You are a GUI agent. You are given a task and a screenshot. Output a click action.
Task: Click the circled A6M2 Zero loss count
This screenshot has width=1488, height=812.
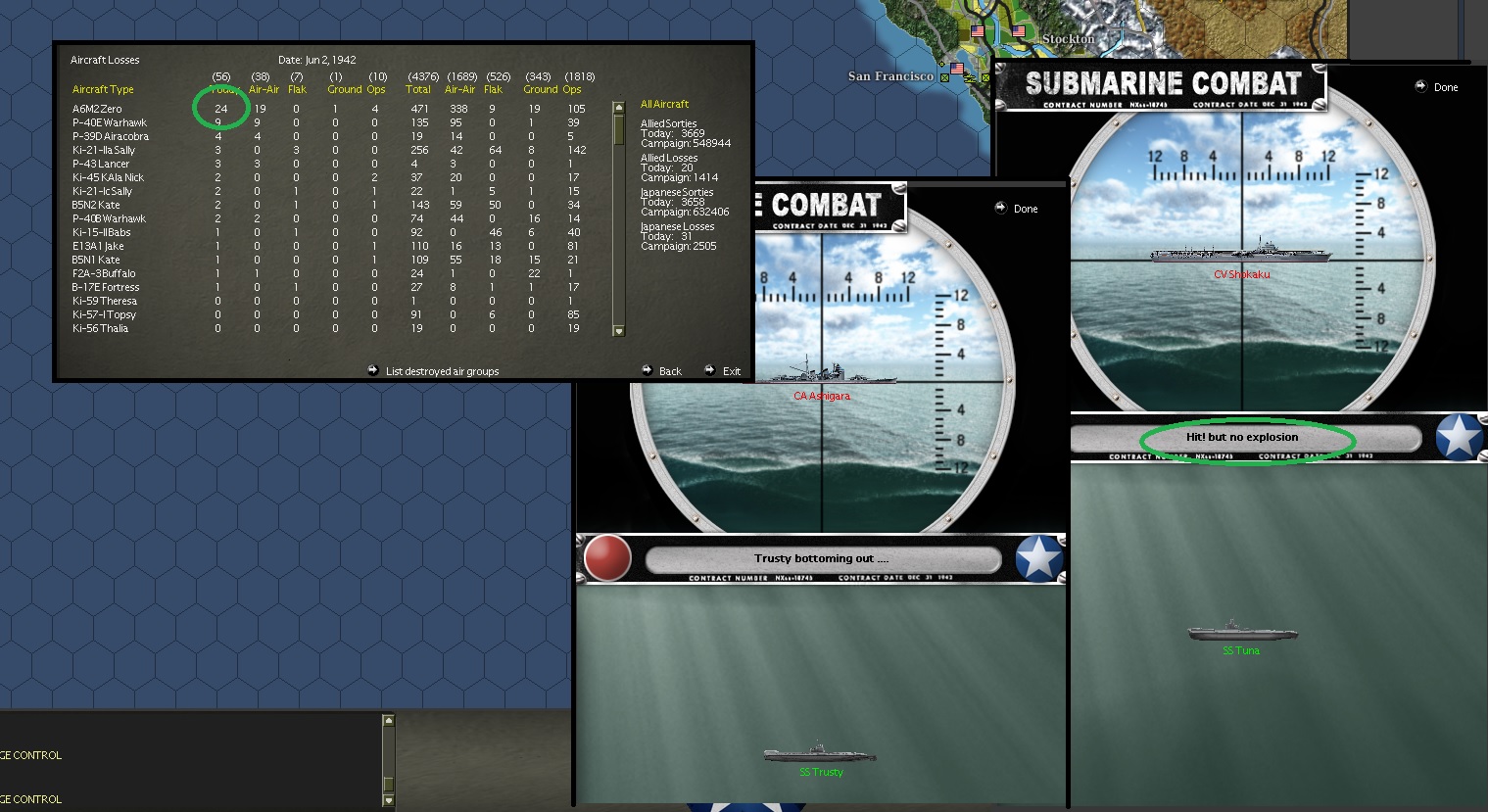pos(219,108)
